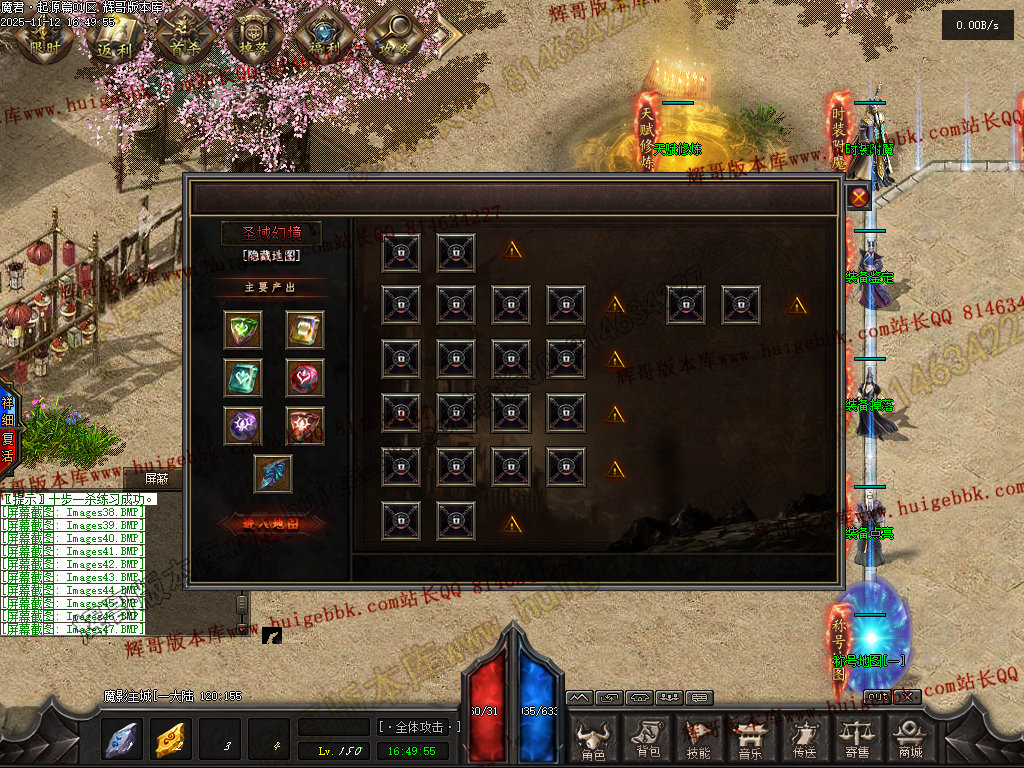Open the 传送 teleport menu

(803, 737)
